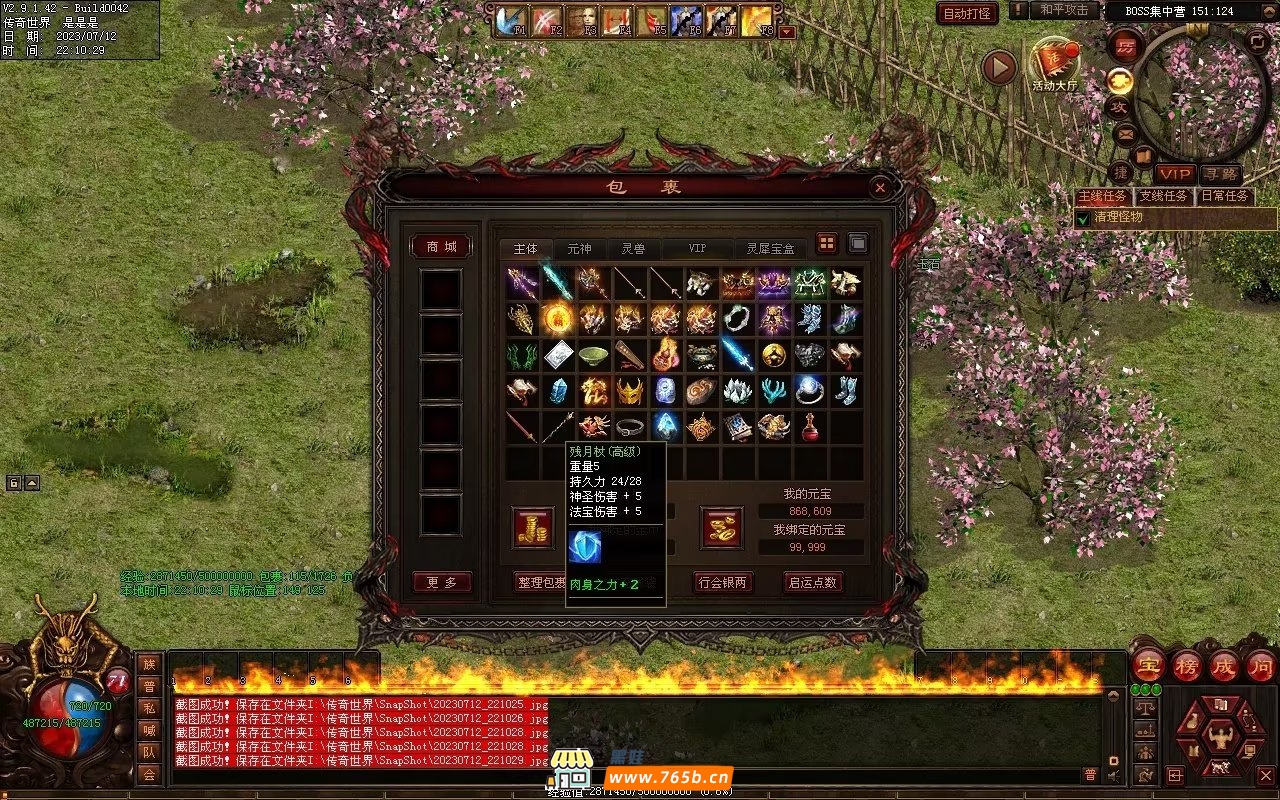This screenshot has height=800, width=1280.
Task: Toggle the 清理怪物 quest checkbox
Action: (1082, 218)
